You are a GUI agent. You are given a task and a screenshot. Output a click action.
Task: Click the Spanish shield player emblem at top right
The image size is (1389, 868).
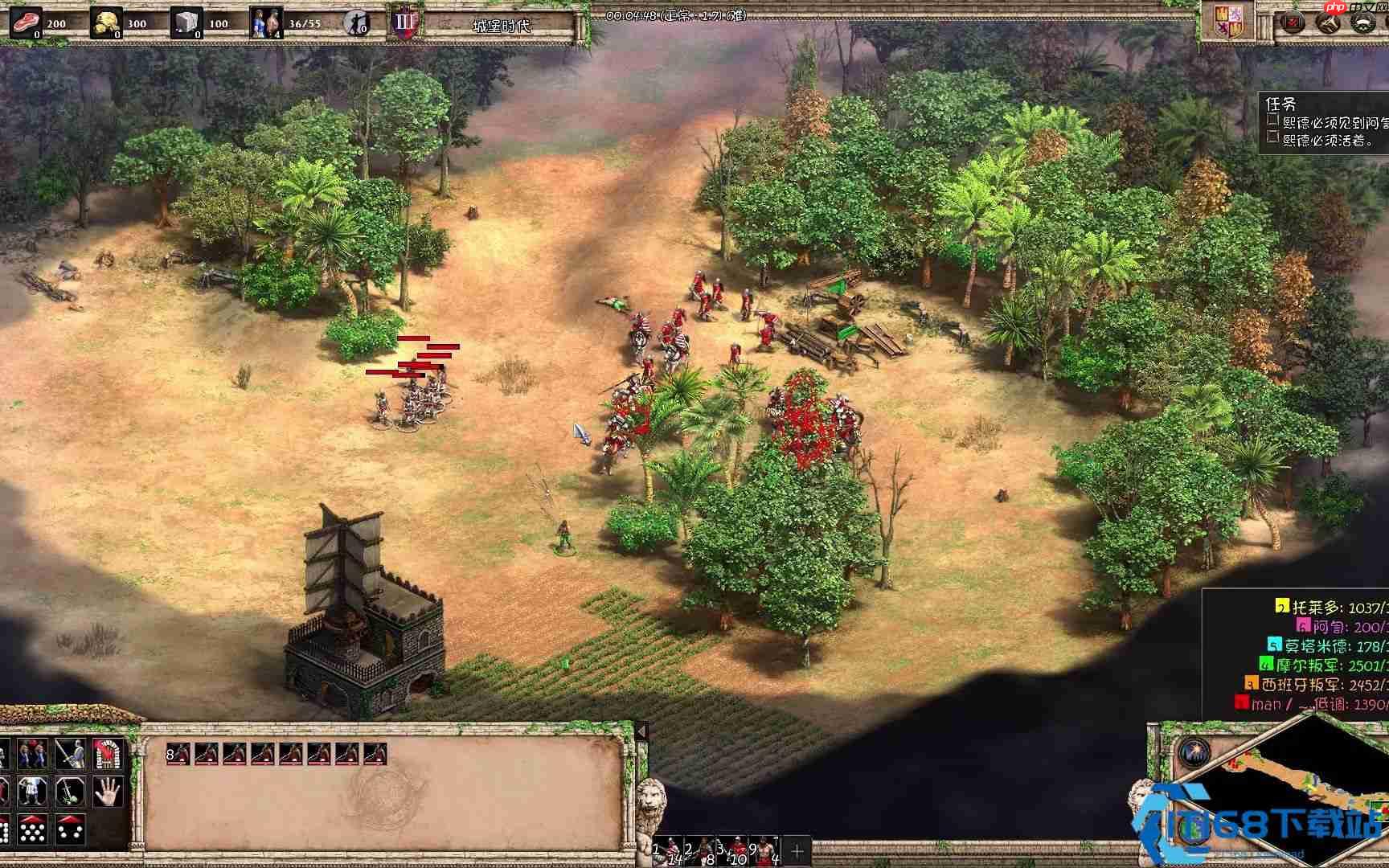coord(1228,23)
